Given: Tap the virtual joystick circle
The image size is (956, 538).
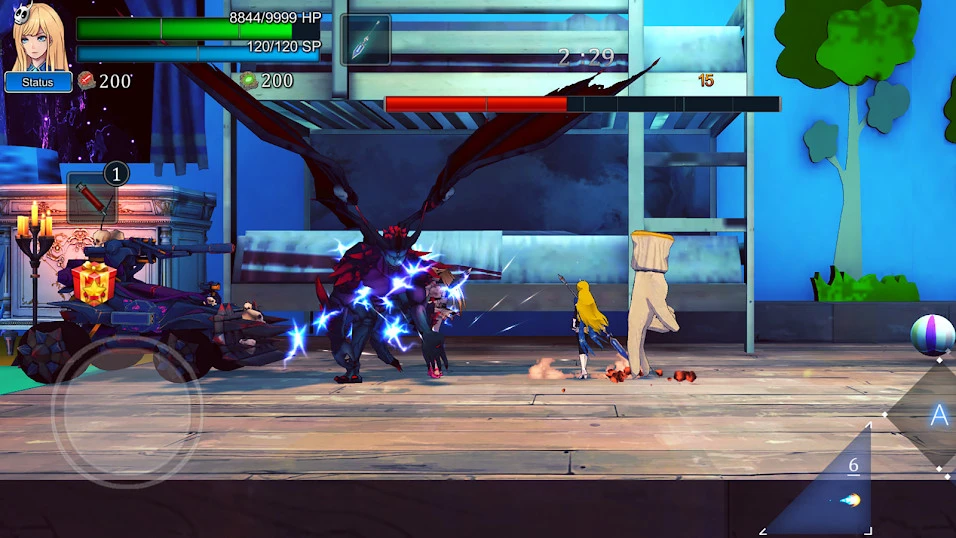Looking at the screenshot, I should (127, 411).
